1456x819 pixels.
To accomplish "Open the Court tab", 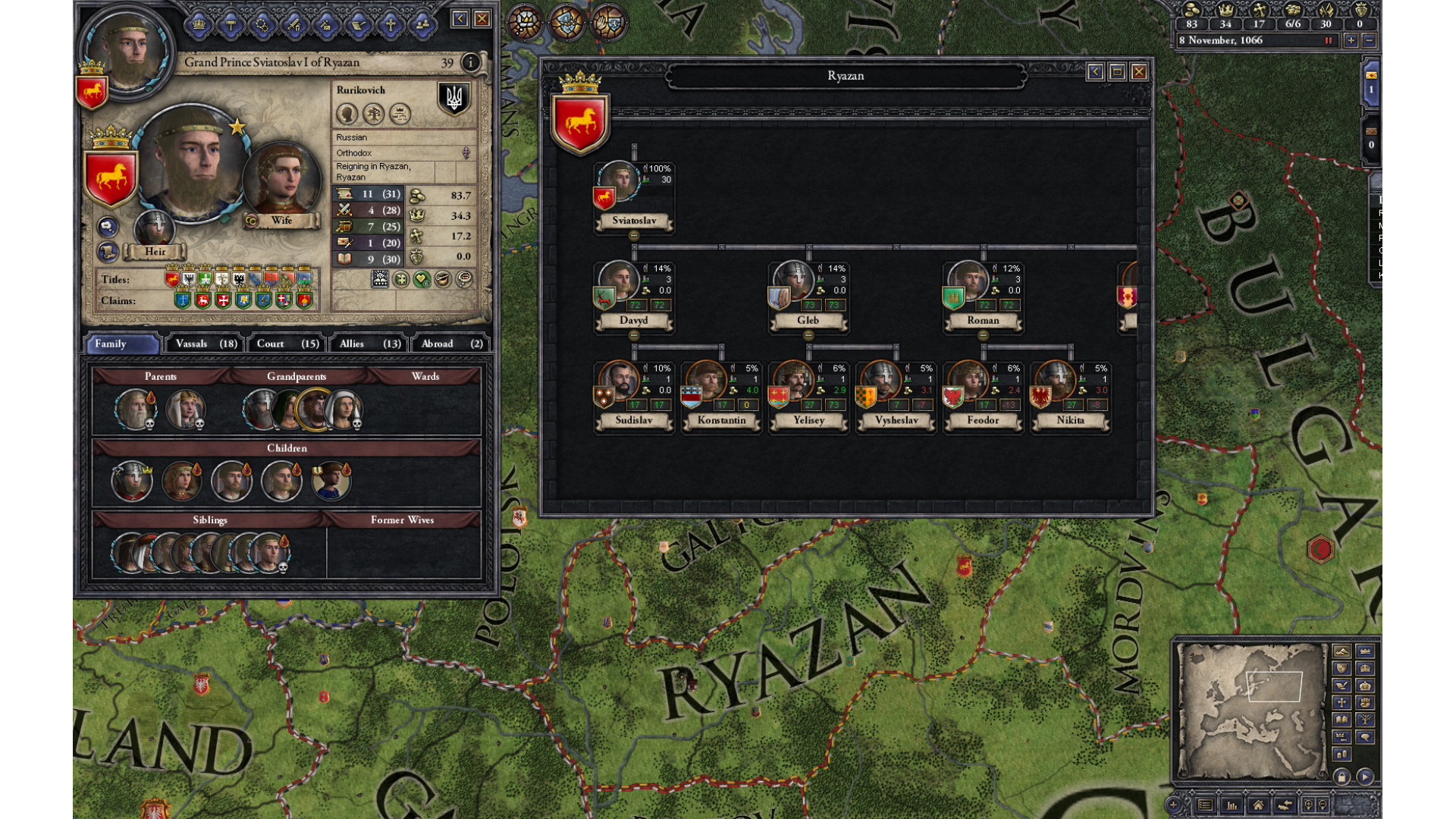I will [287, 344].
